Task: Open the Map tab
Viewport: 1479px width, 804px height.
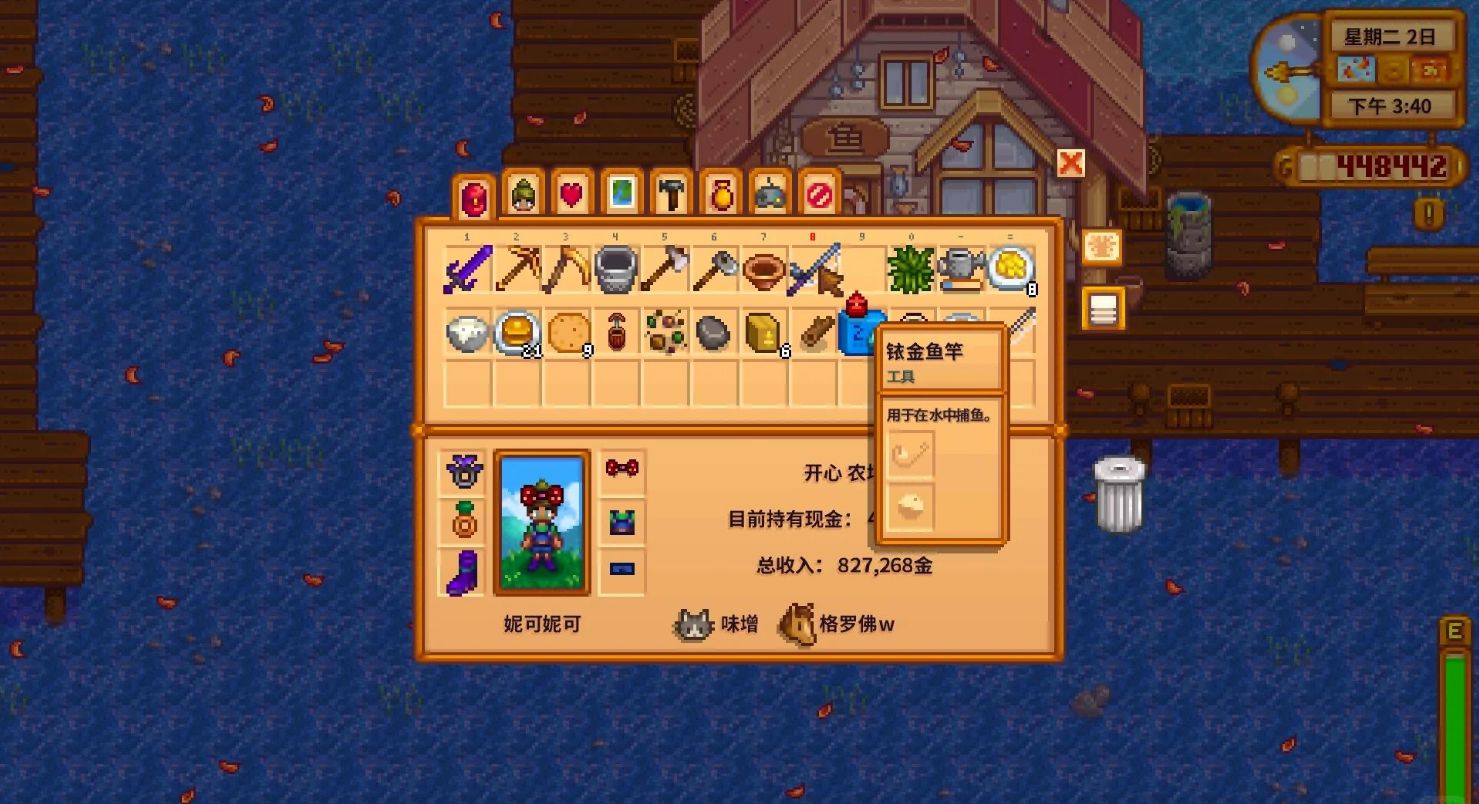Action: [621, 194]
